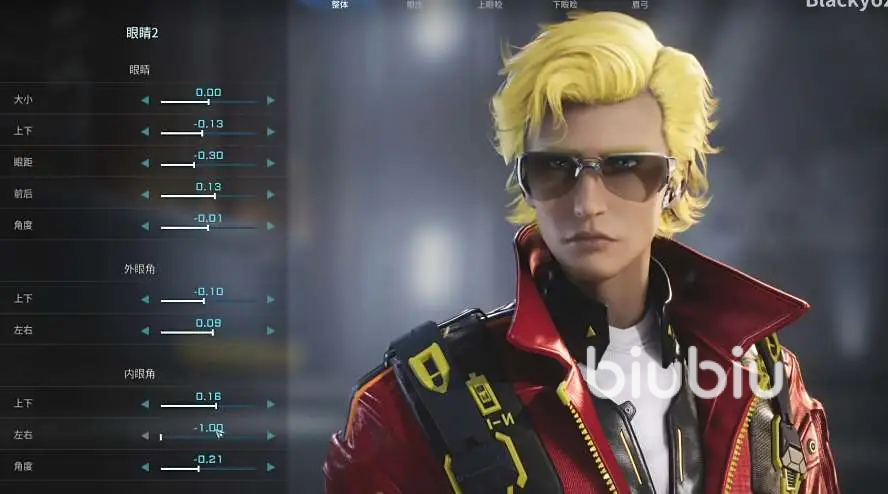This screenshot has height=494, width=888.
Task: Click the 外眼角 上下 slider track
Action: tap(208, 300)
